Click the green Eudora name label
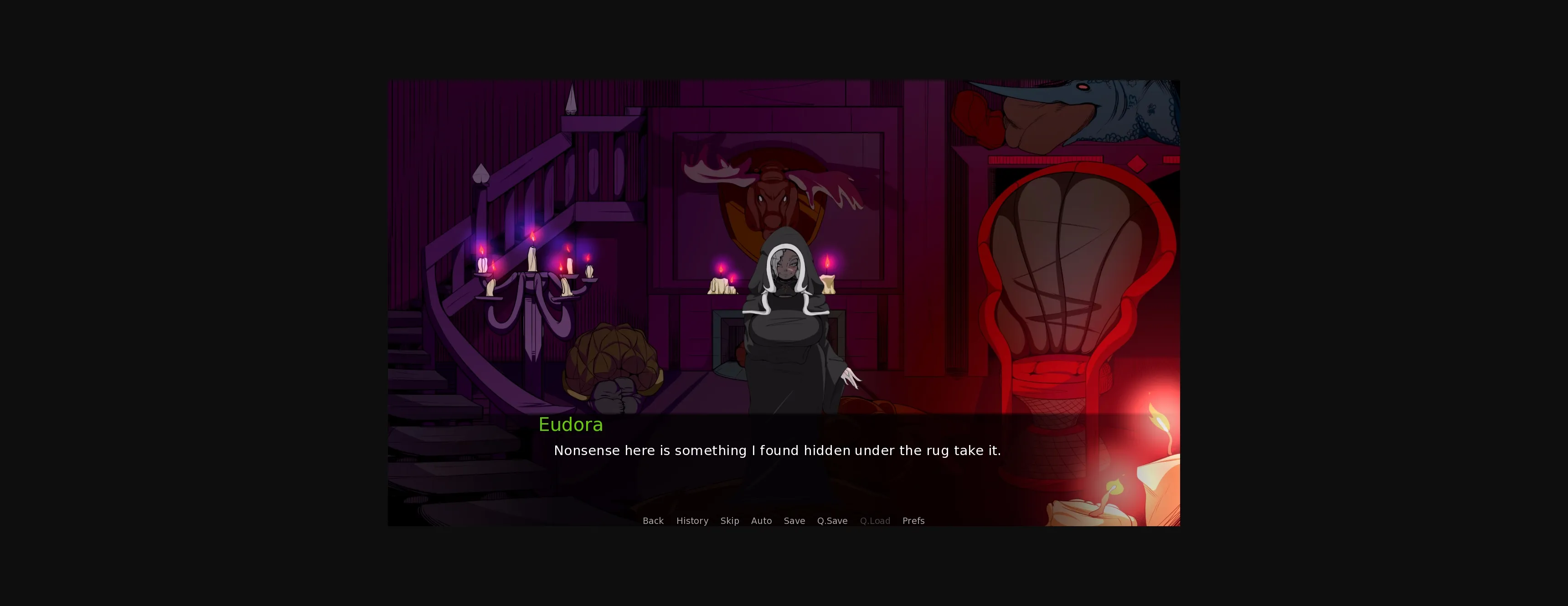This screenshot has height=606, width=1568. point(570,425)
